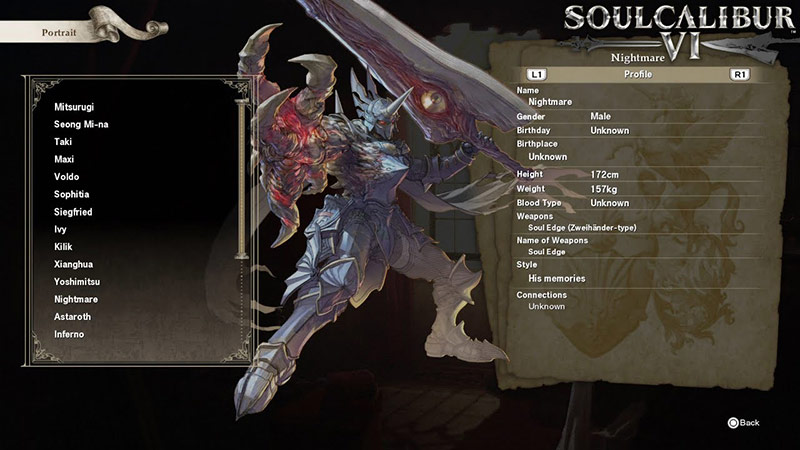This screenshot has height=450, width=800.
Task: Select Mitsurugi from the character list
Action: 75,107
